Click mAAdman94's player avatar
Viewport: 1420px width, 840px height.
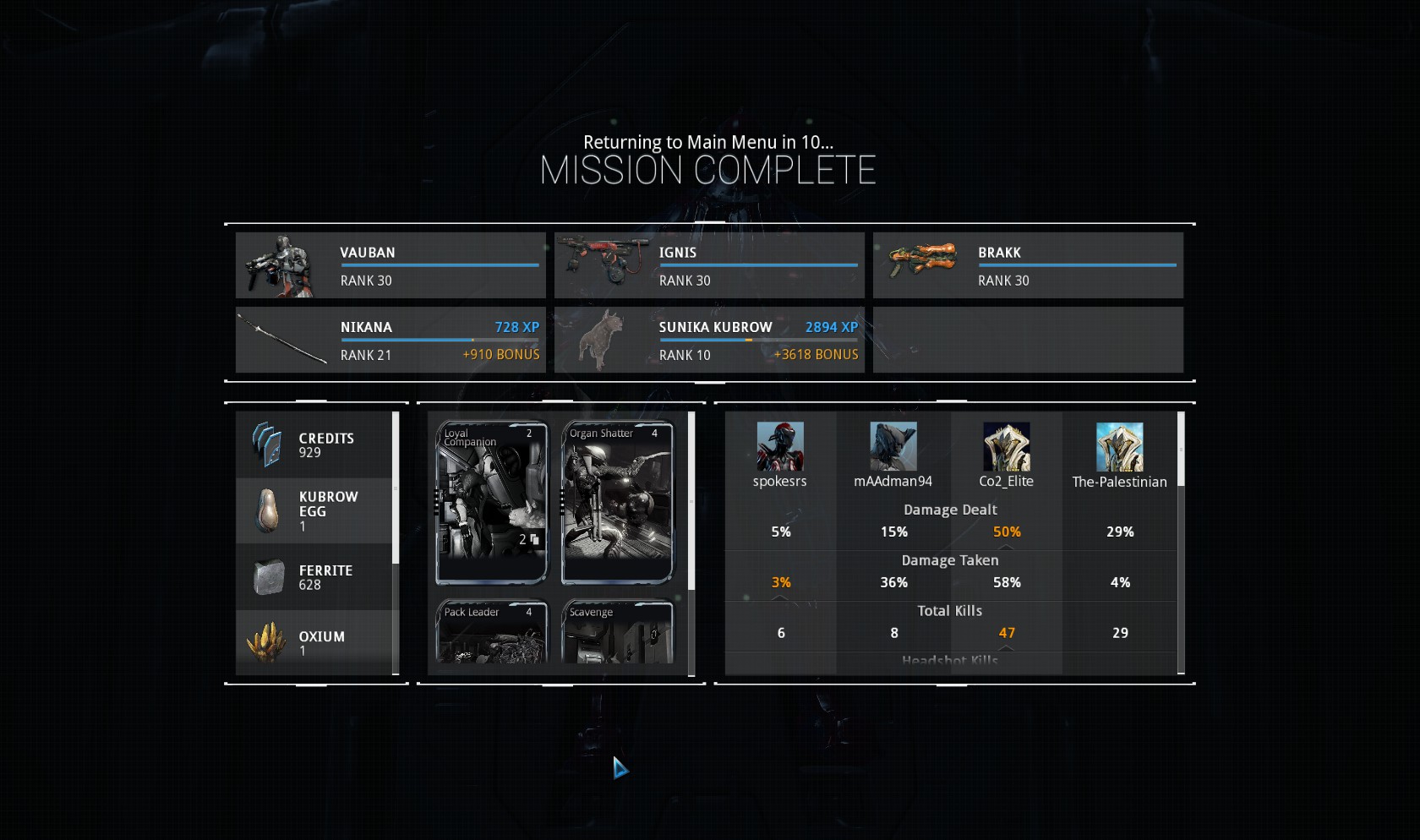click(x=893, y=447)
